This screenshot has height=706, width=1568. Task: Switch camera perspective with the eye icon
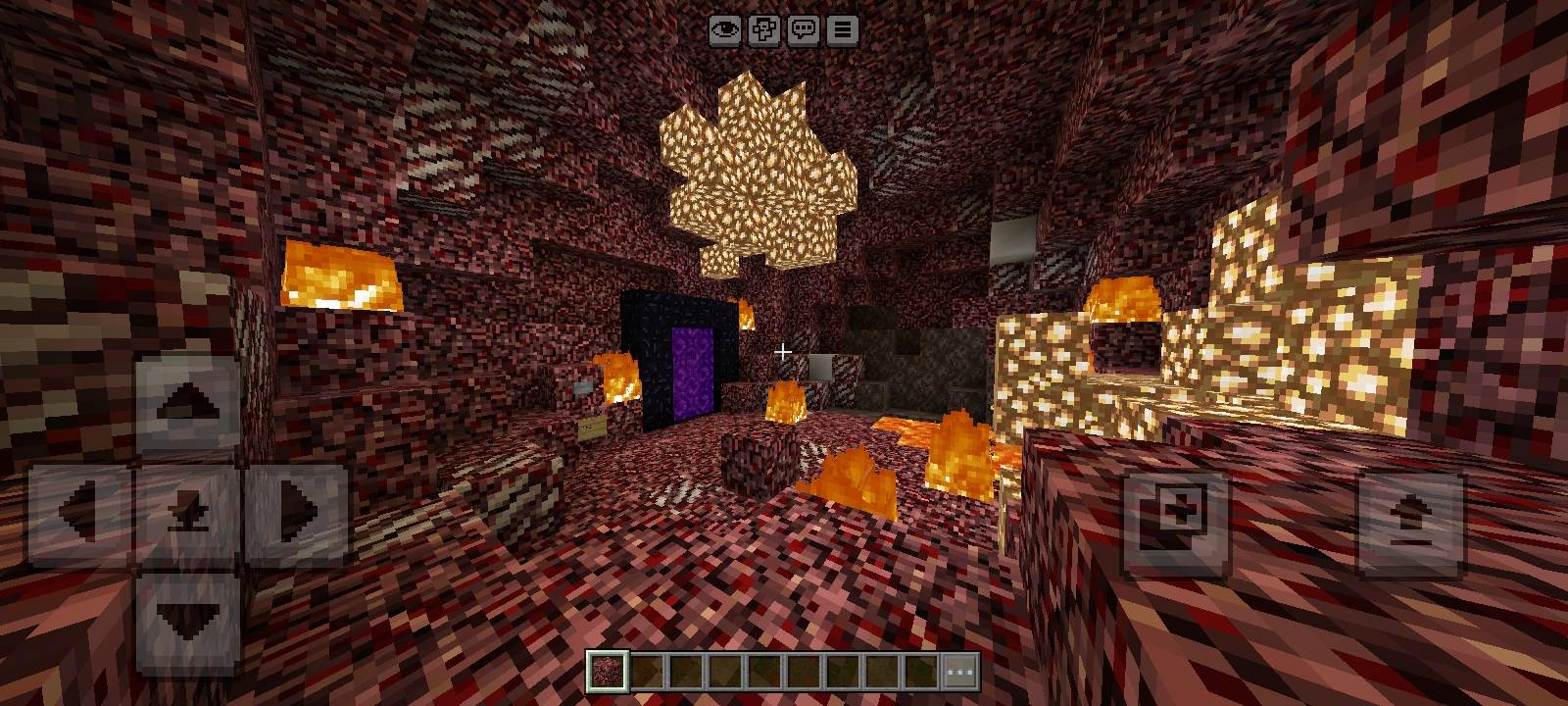[723, 30]
